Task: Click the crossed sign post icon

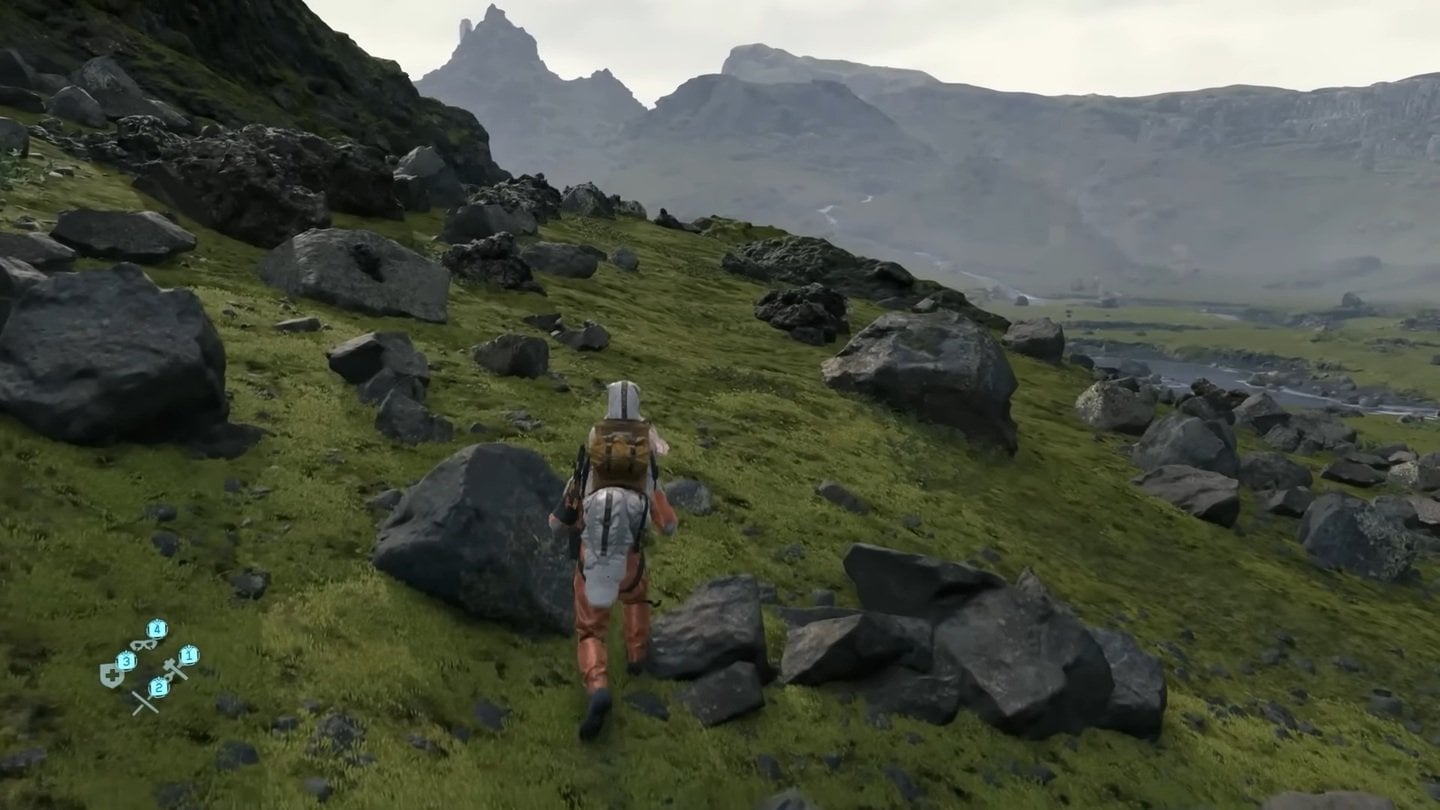Action: coord(144,702)
